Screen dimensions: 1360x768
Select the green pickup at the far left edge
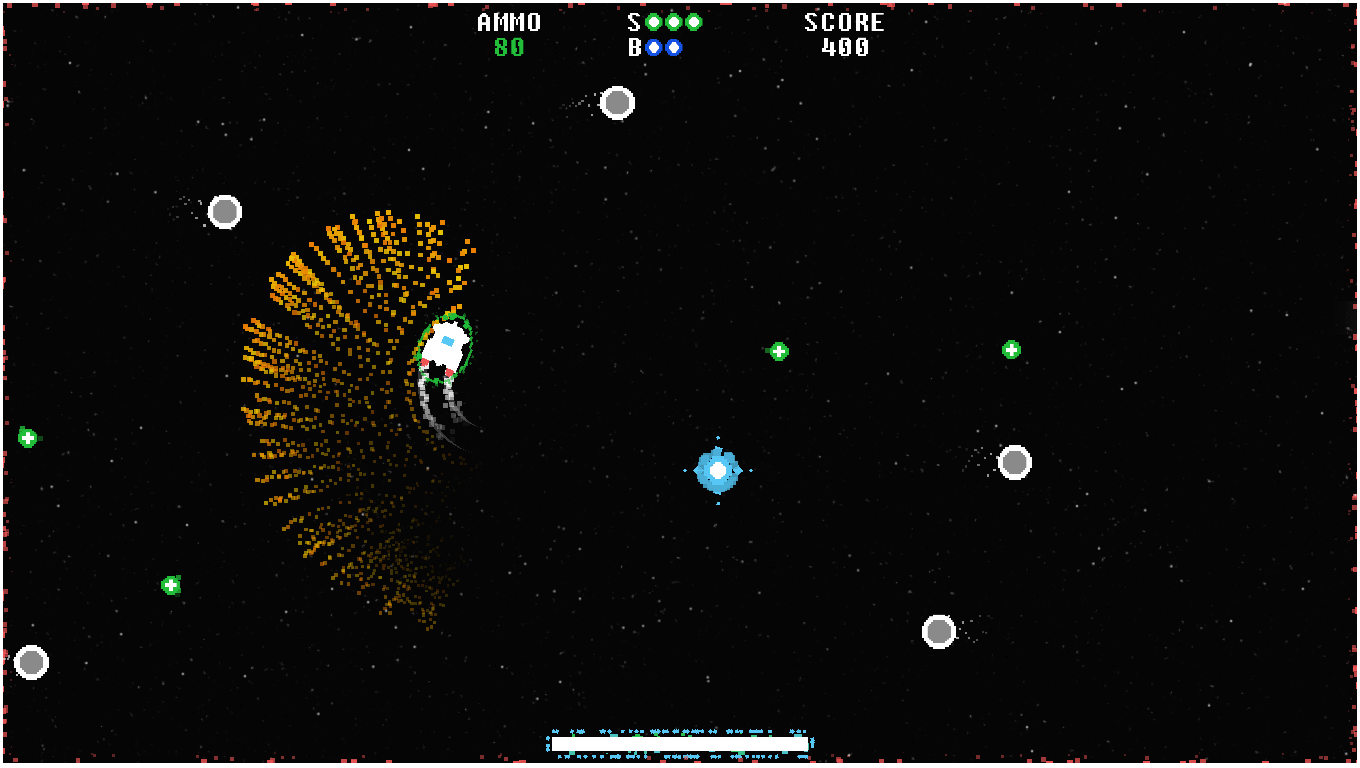pos(27,437)
